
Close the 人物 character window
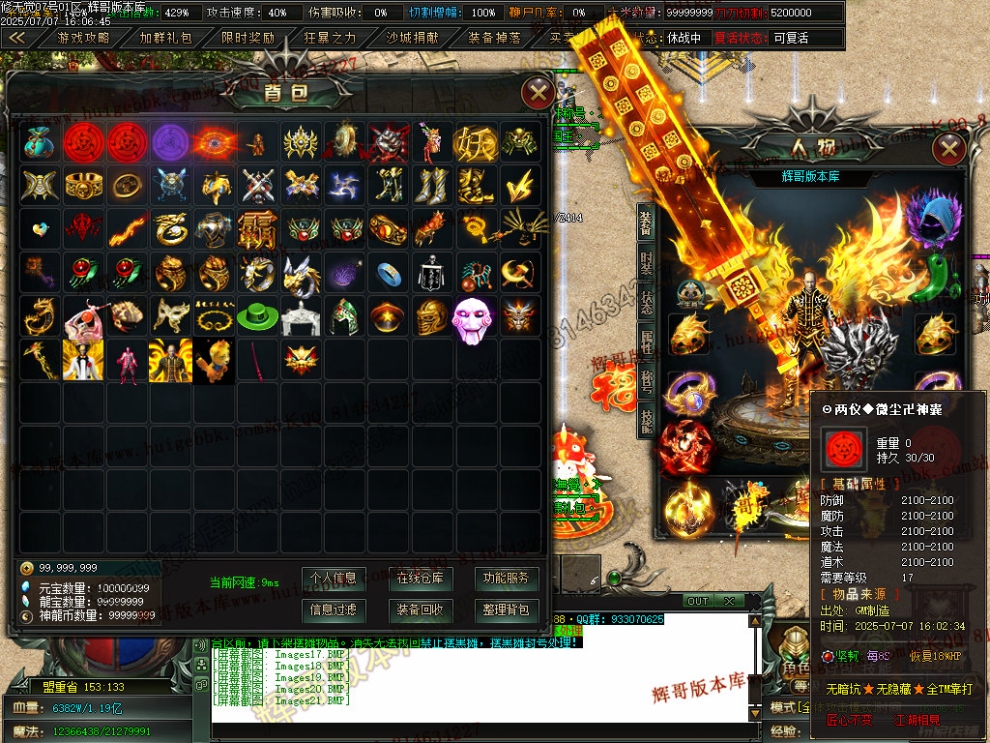click(x=948, y=149)
